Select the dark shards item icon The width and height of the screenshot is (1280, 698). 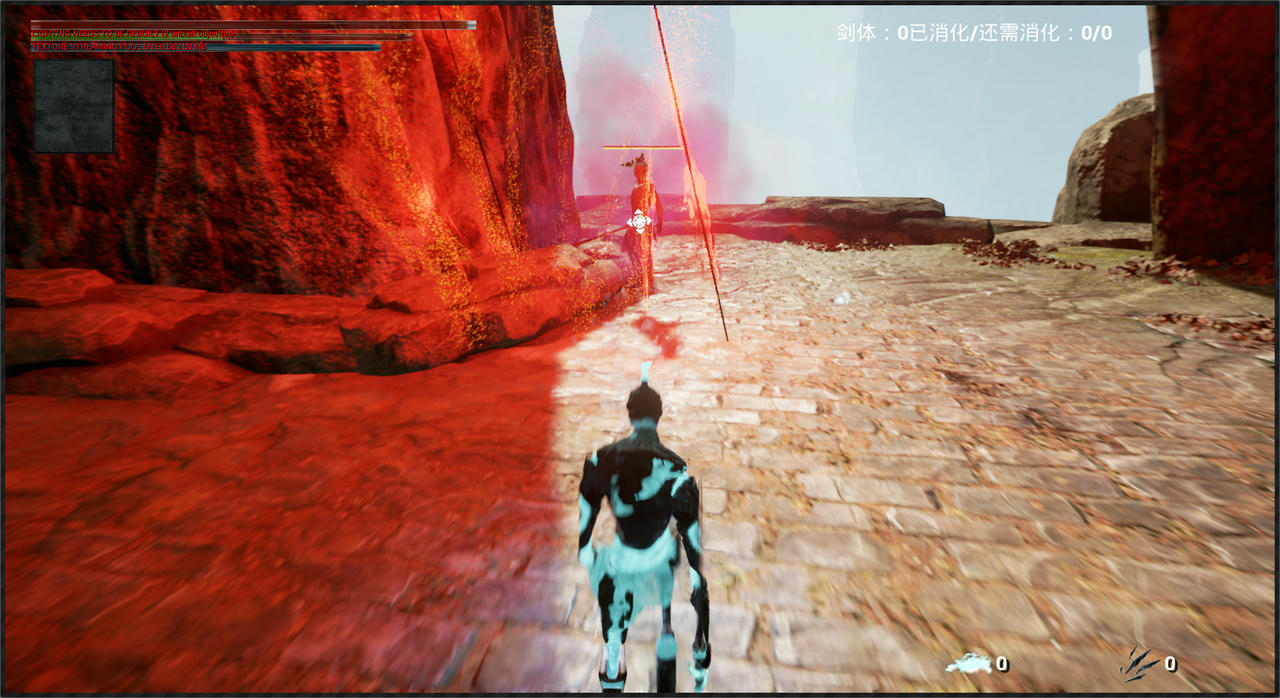[1139, 663]
